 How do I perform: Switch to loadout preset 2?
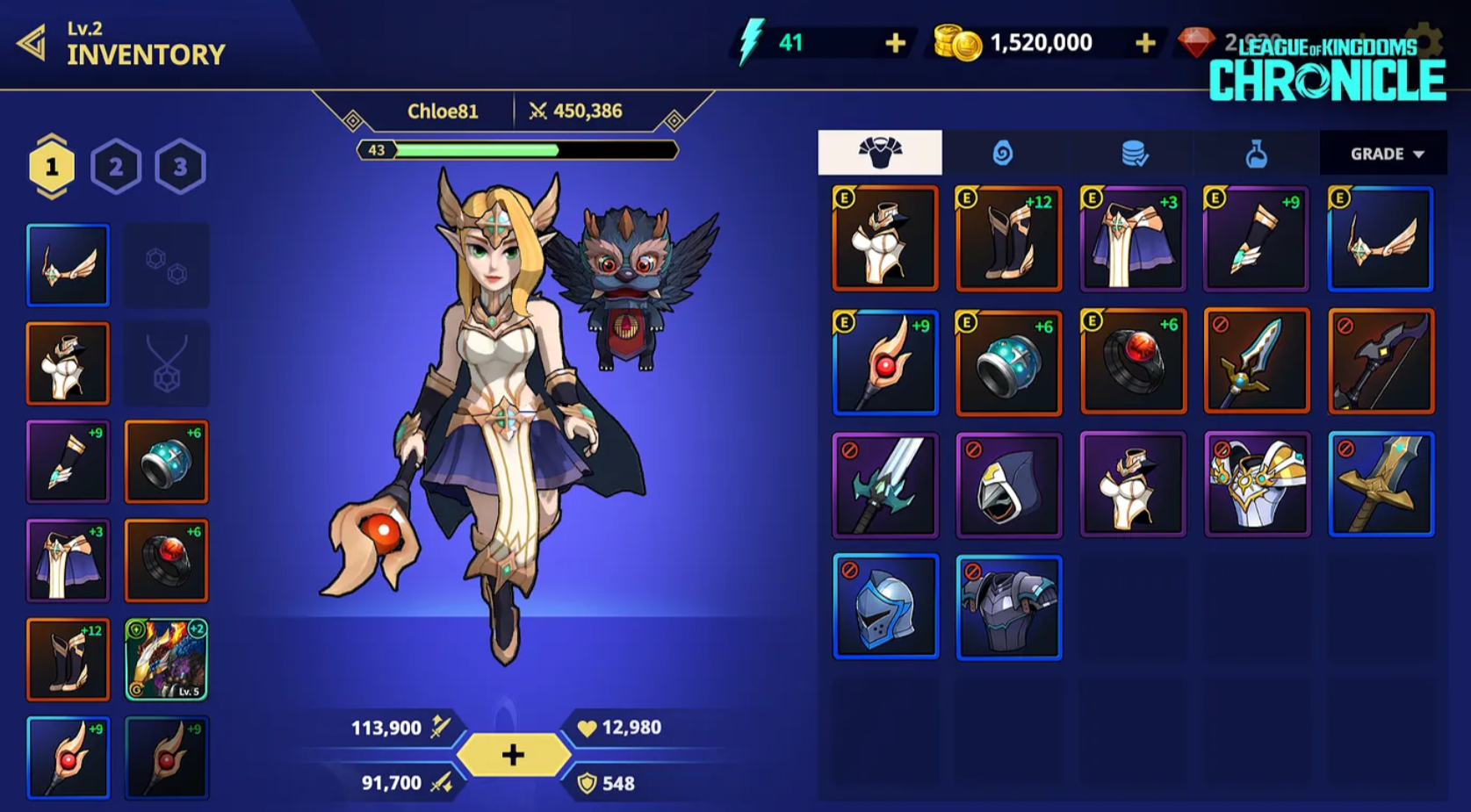coord(116,167)
